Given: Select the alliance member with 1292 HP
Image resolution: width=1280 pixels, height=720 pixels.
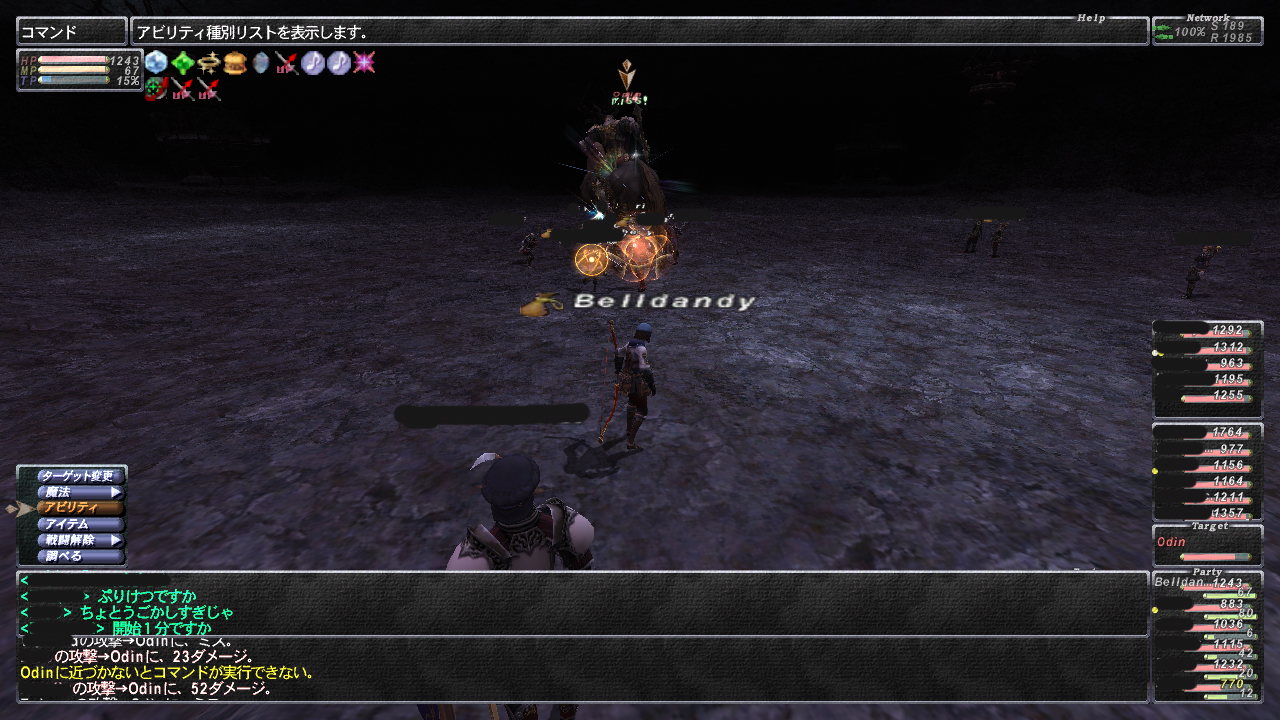Looking at the screenshot, I should tap(1207, 330).
